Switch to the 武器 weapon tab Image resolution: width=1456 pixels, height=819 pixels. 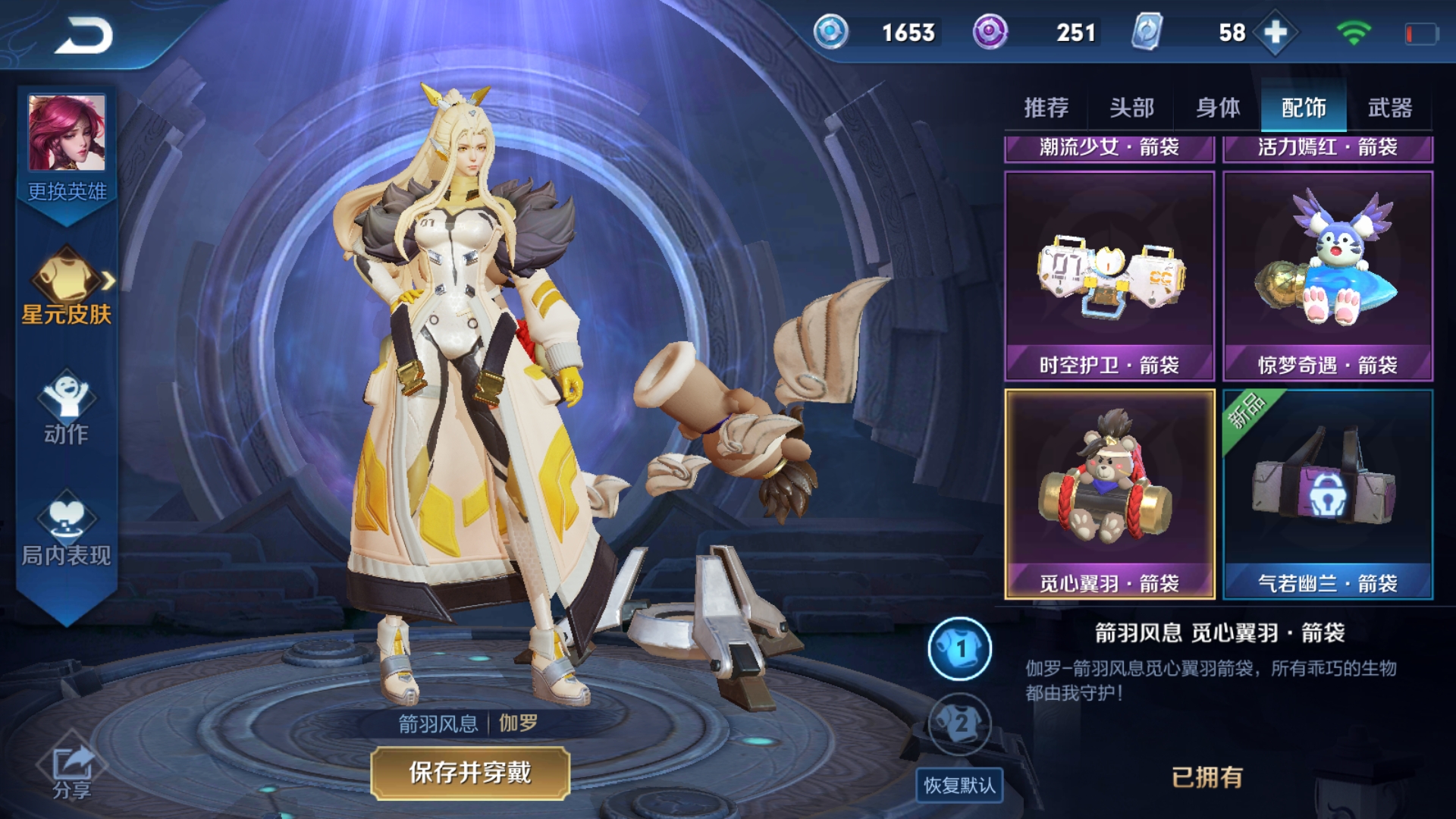pyautogui.click(x=1392, y=108)
